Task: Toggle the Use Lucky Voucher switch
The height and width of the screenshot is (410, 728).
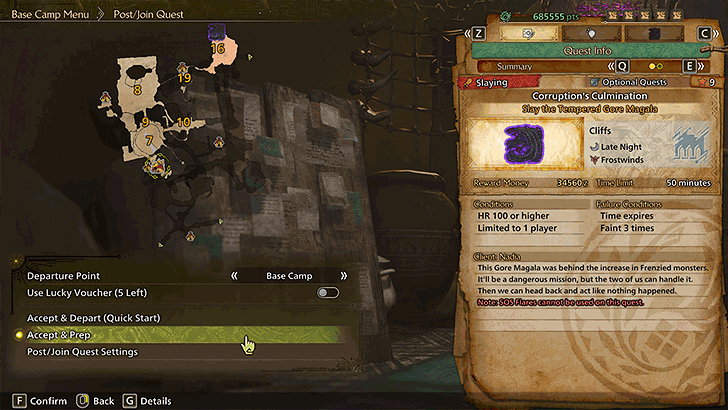Action: pyautogui.click(x=327, y=293)
